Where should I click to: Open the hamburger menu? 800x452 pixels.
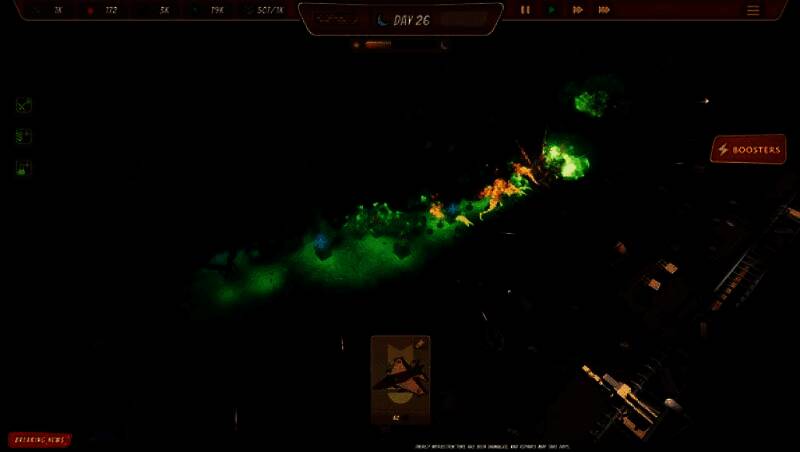click(x=753, y=10)
